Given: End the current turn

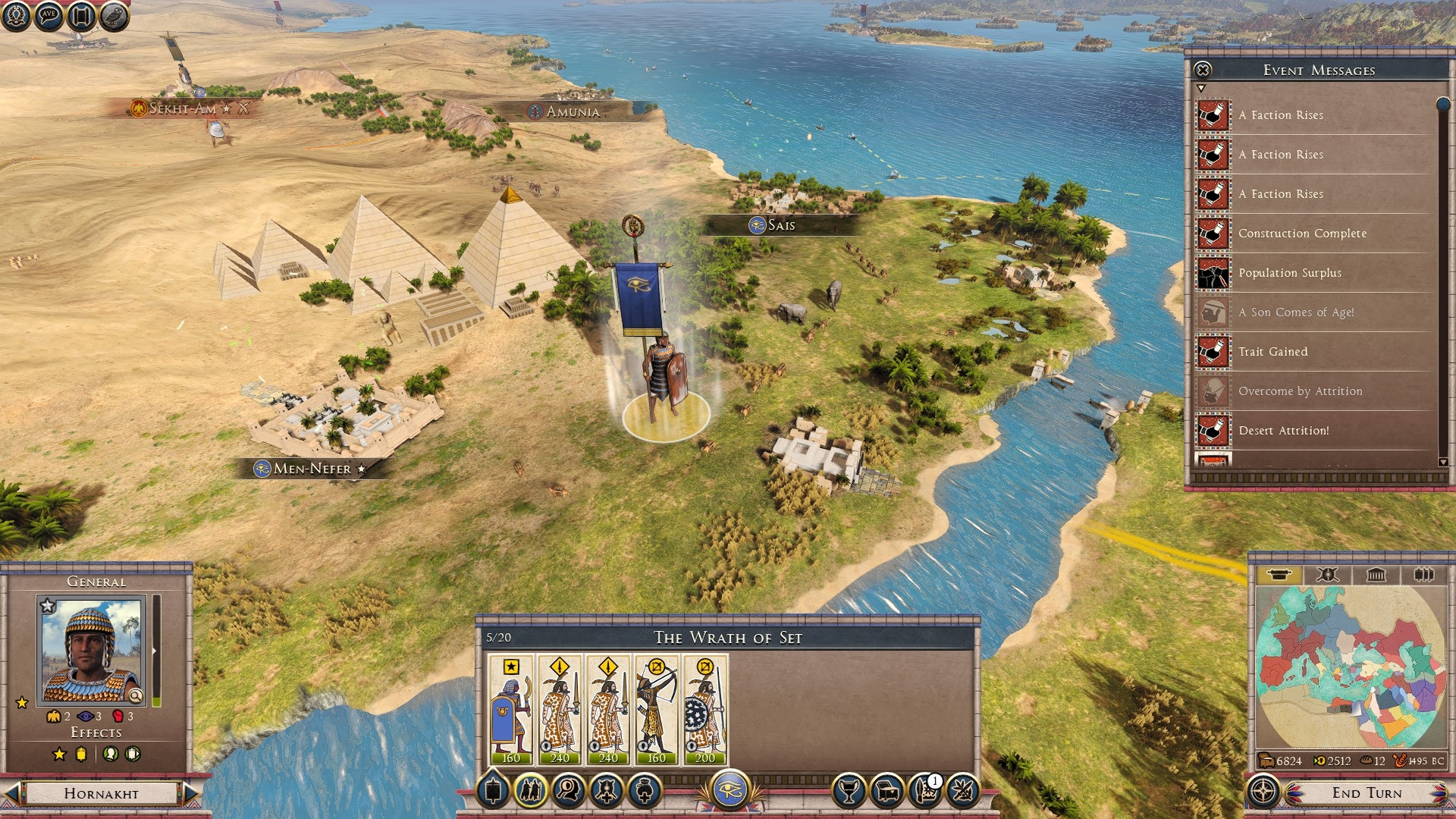Looking at the screenshot, I should 1367,793.
